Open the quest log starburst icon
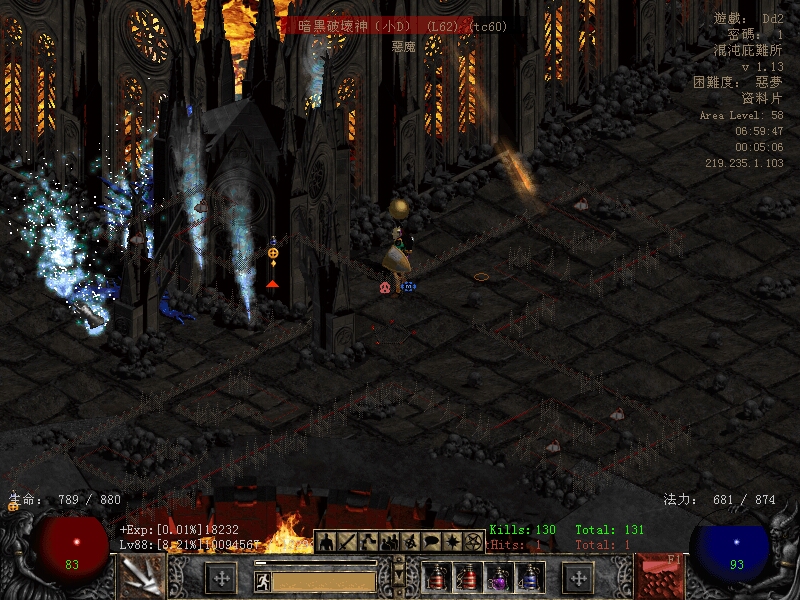Image resolution: width=800 pixels, height=600 pixels. tap(452, 542)
